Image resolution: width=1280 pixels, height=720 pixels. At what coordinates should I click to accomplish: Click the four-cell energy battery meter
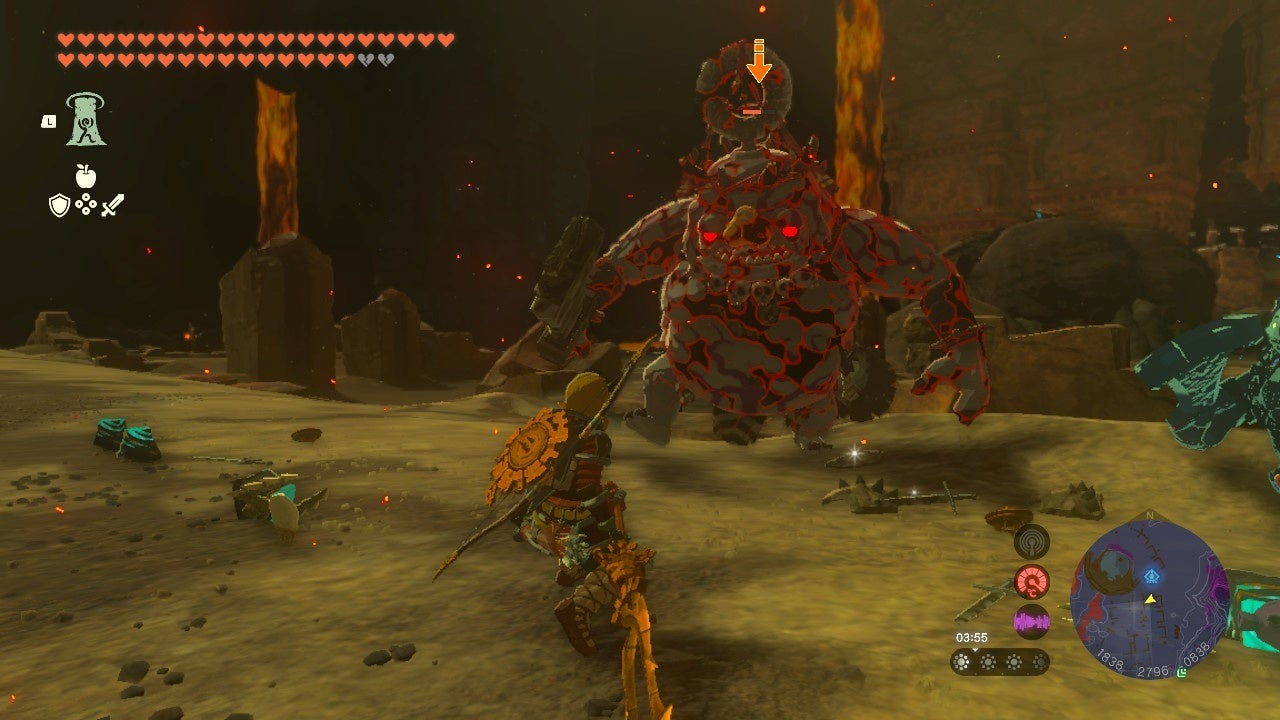[1000, 662]
